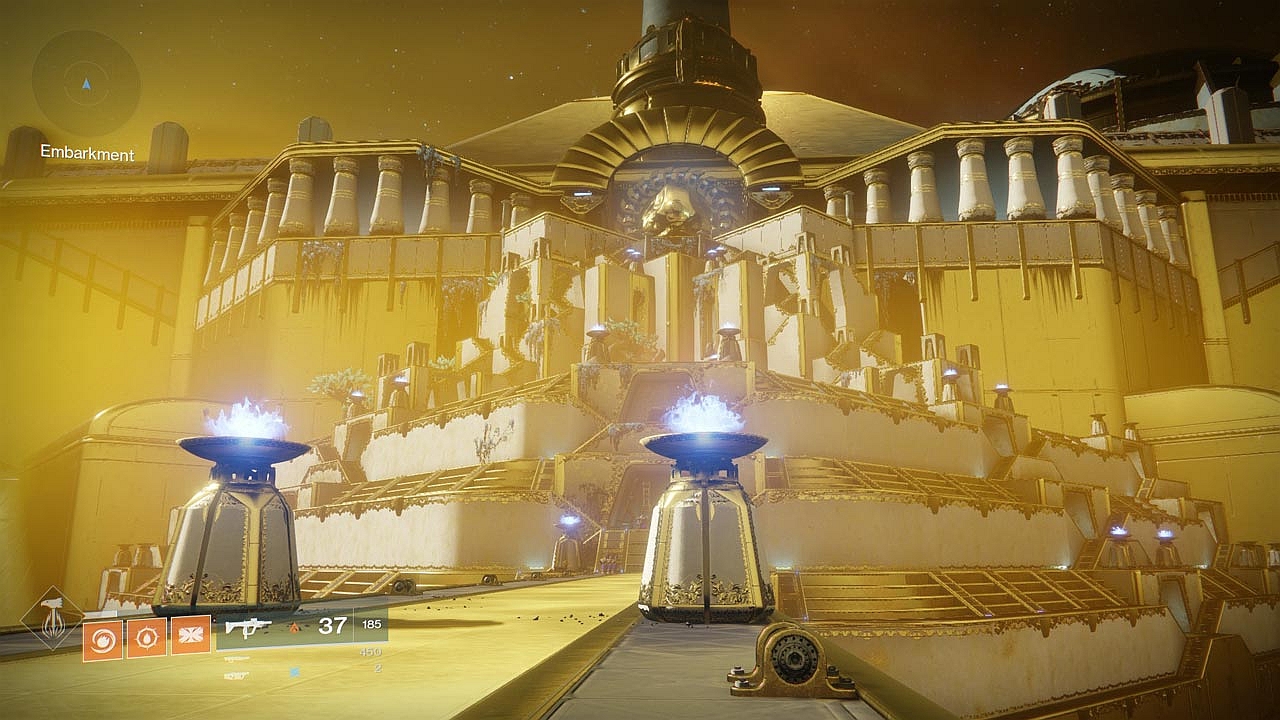Click the solar grenade ability icon
1280x720 pixels.
(x=103, y=639)
